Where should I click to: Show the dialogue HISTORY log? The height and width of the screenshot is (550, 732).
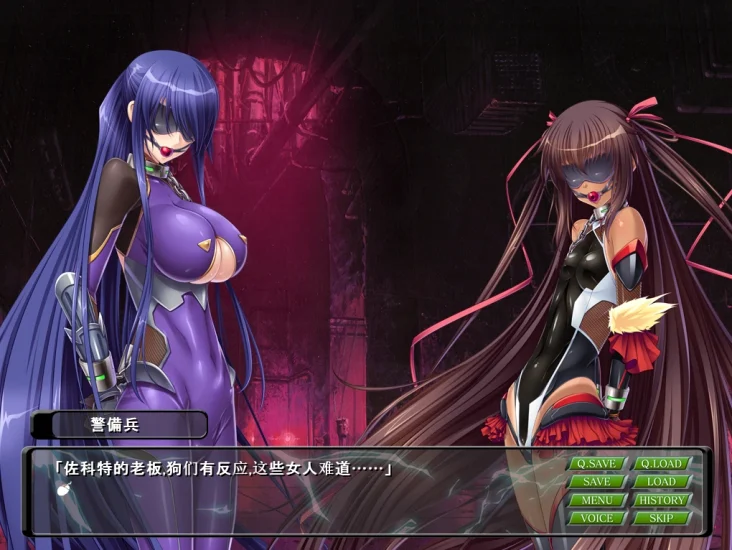coord(661,500)
